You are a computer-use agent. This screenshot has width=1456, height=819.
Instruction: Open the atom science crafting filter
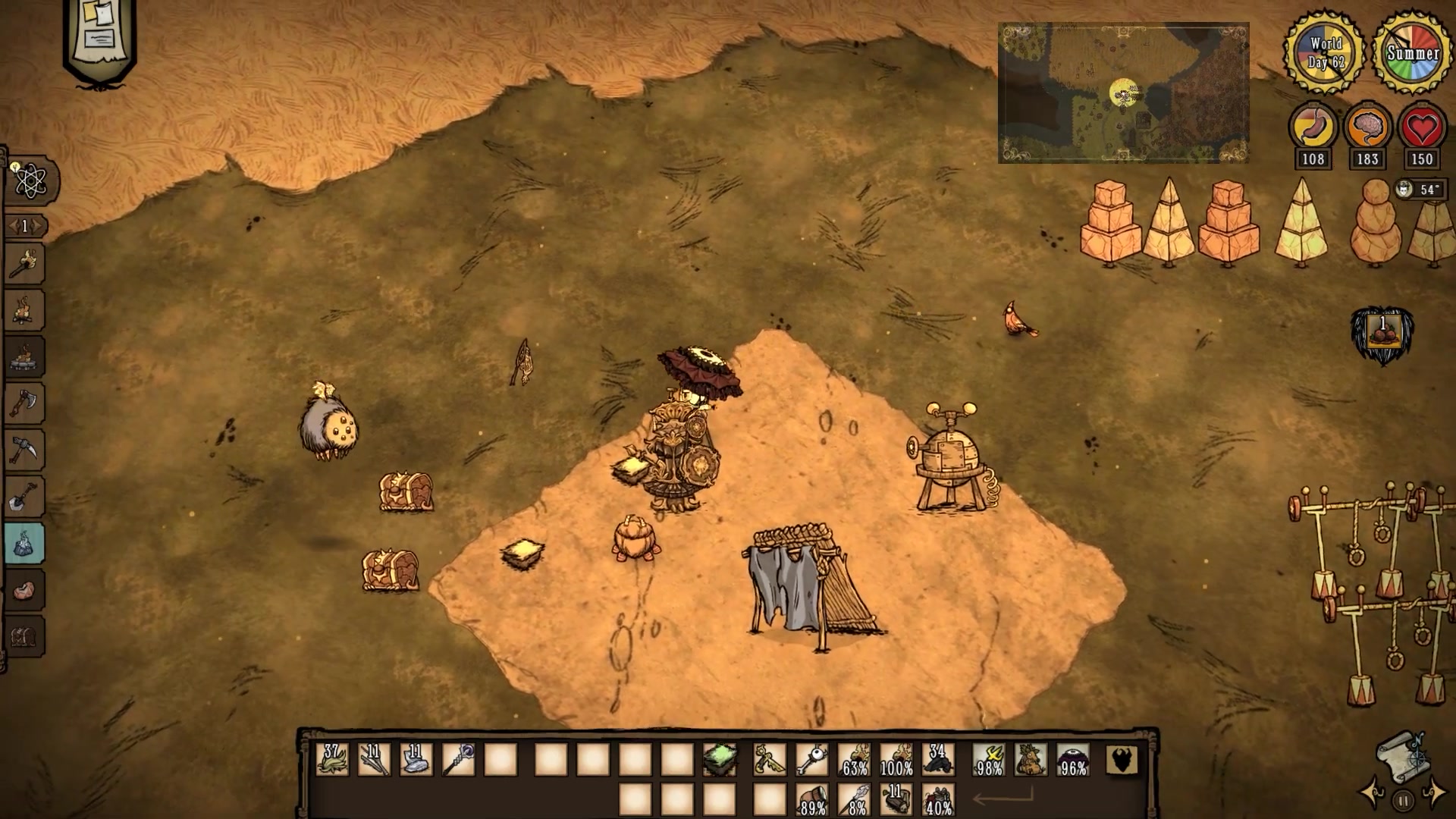30,181
